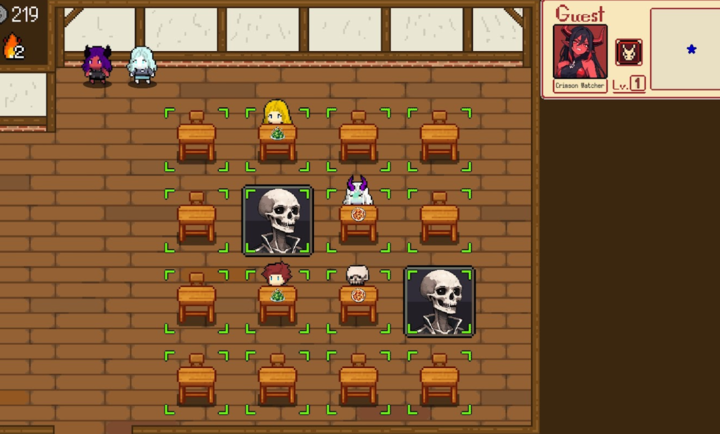Choose the desk with the white-haired horned student

pyautogui.click(x=358, y=219)
